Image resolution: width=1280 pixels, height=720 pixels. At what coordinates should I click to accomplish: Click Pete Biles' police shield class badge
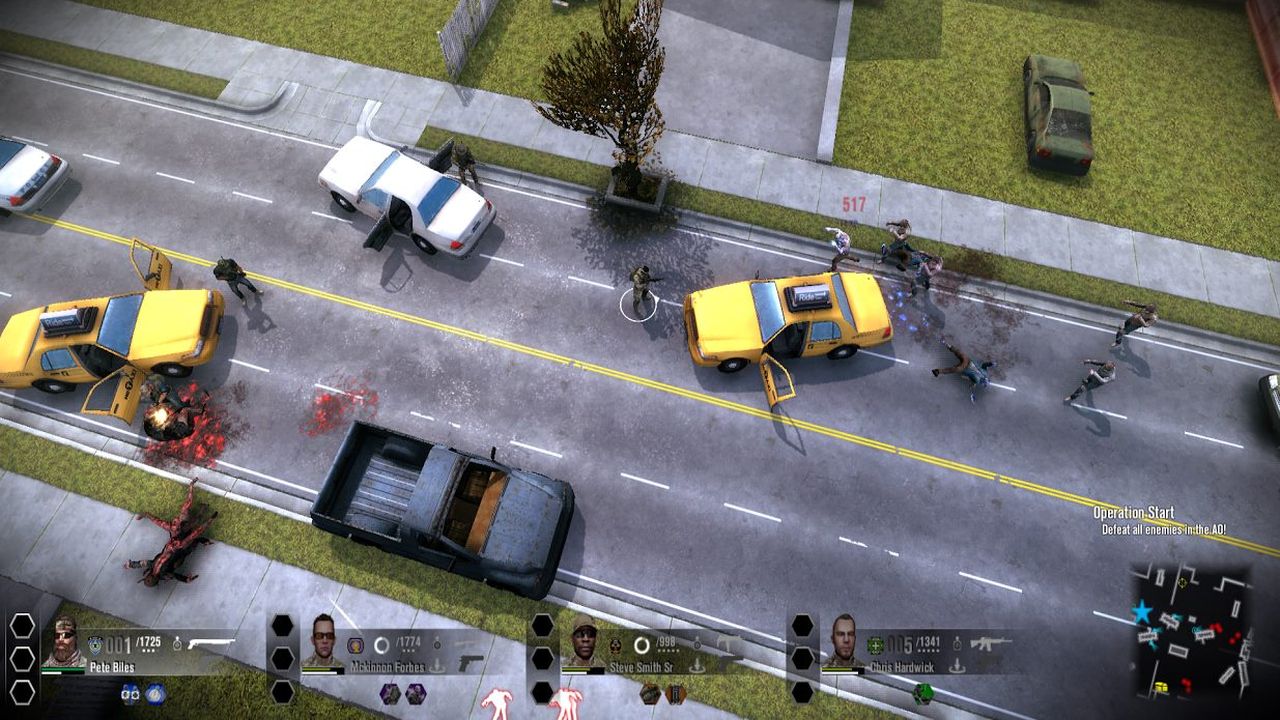pos(95,644)
